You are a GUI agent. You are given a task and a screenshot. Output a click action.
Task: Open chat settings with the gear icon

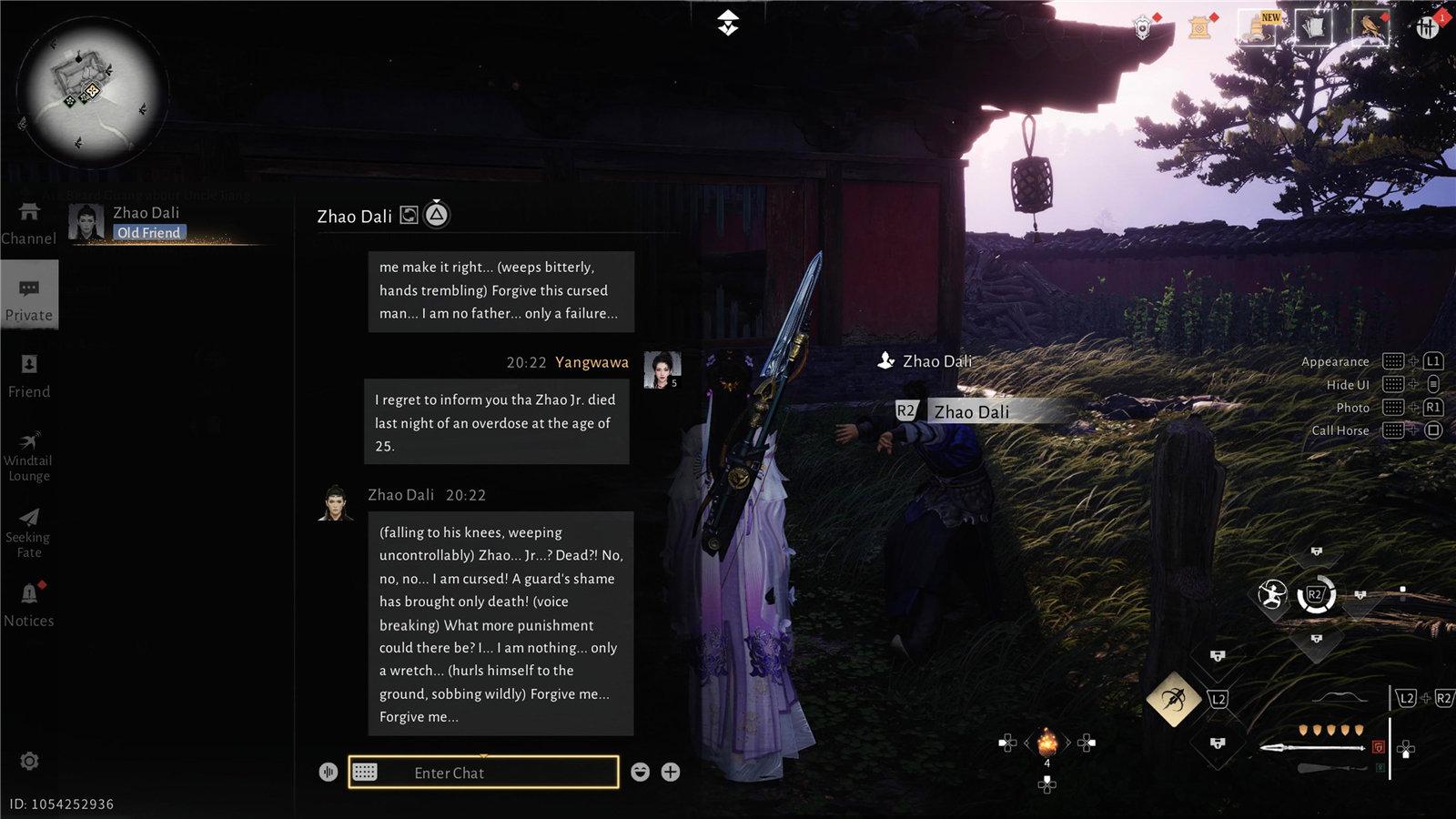point(29,761)
